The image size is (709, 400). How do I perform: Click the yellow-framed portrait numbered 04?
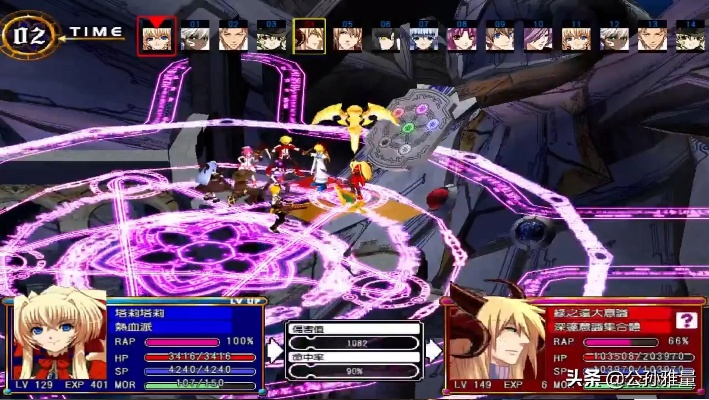pyautogui.click(x=309, y=36)
